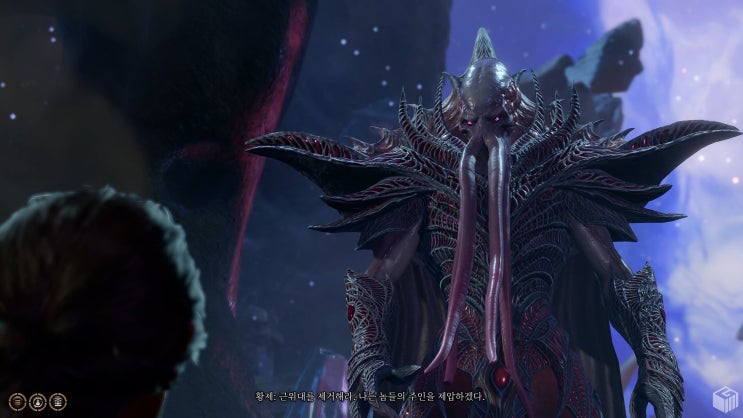Viewport: 743px width, 418px height.
Task: Select the chest-shaped trade icon
Action: coord(58,401)
